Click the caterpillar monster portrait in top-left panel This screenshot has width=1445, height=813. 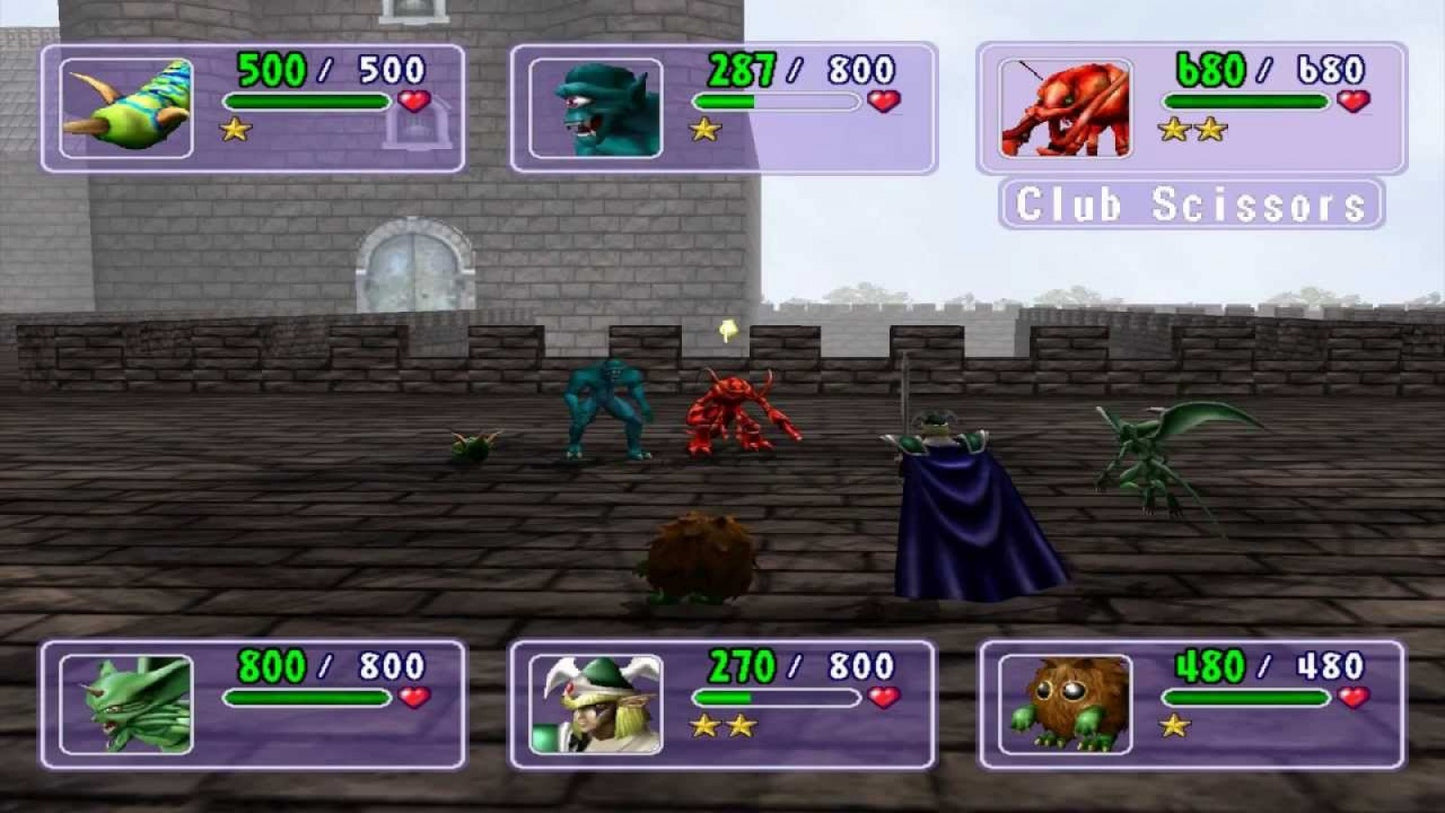pos(124,106)
